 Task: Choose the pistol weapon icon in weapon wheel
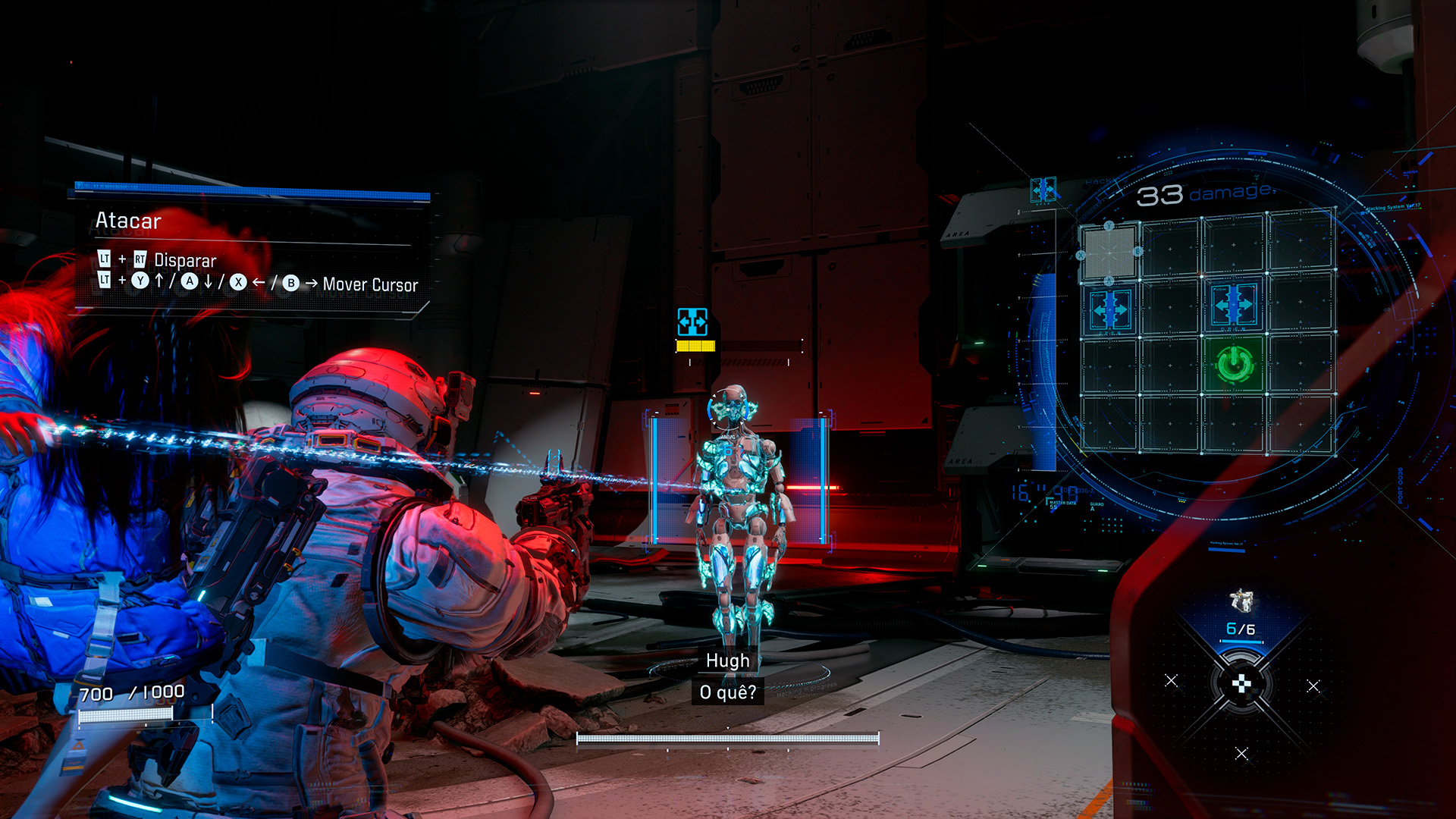click(x=1241, y=601)
